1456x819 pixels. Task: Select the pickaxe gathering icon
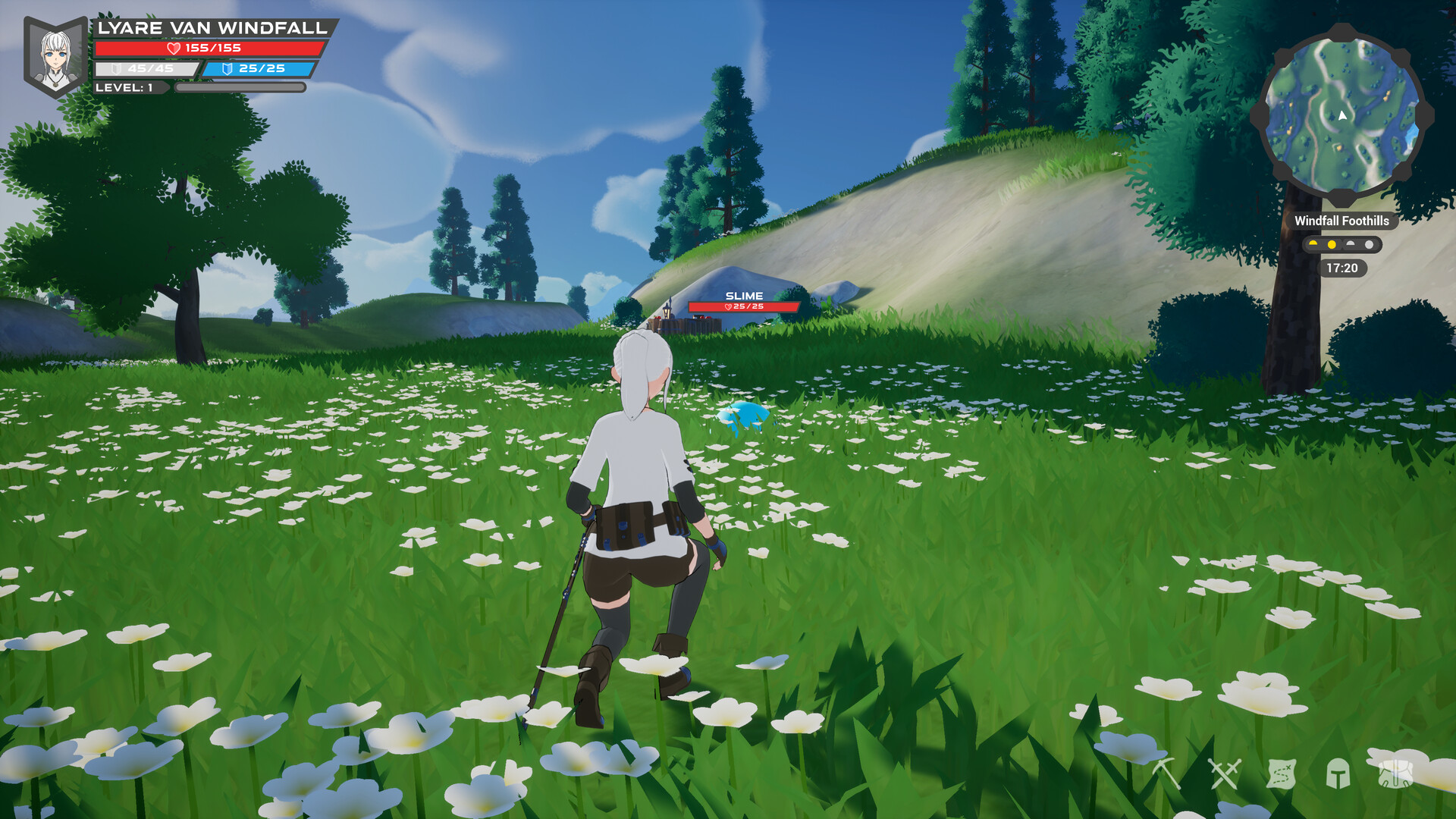pyautogui.click(x=1166, y=773)
